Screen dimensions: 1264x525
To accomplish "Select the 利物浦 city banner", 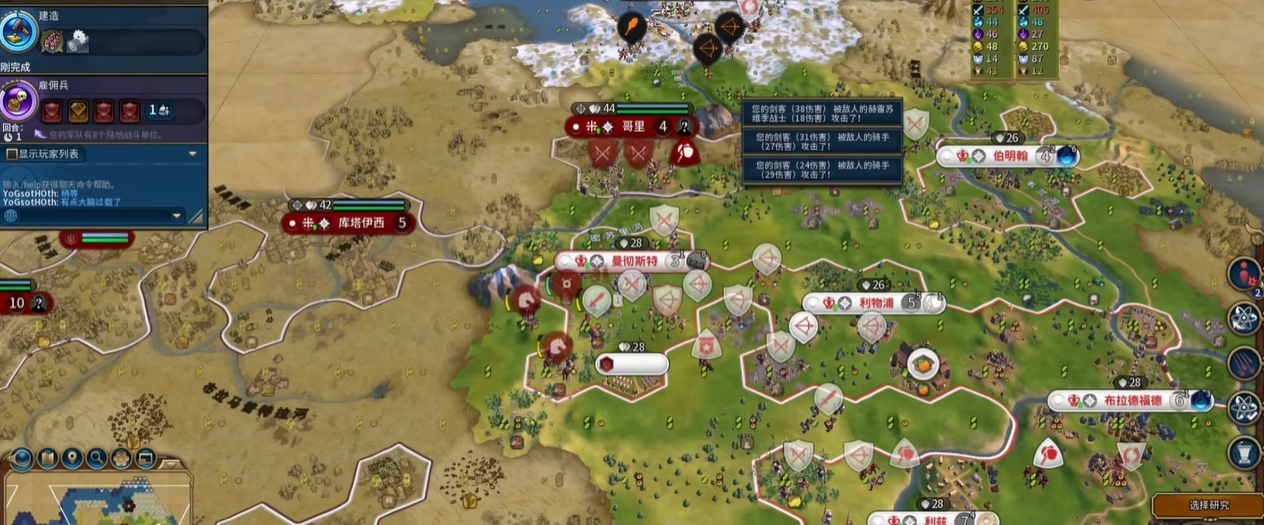I will (876, 303).
